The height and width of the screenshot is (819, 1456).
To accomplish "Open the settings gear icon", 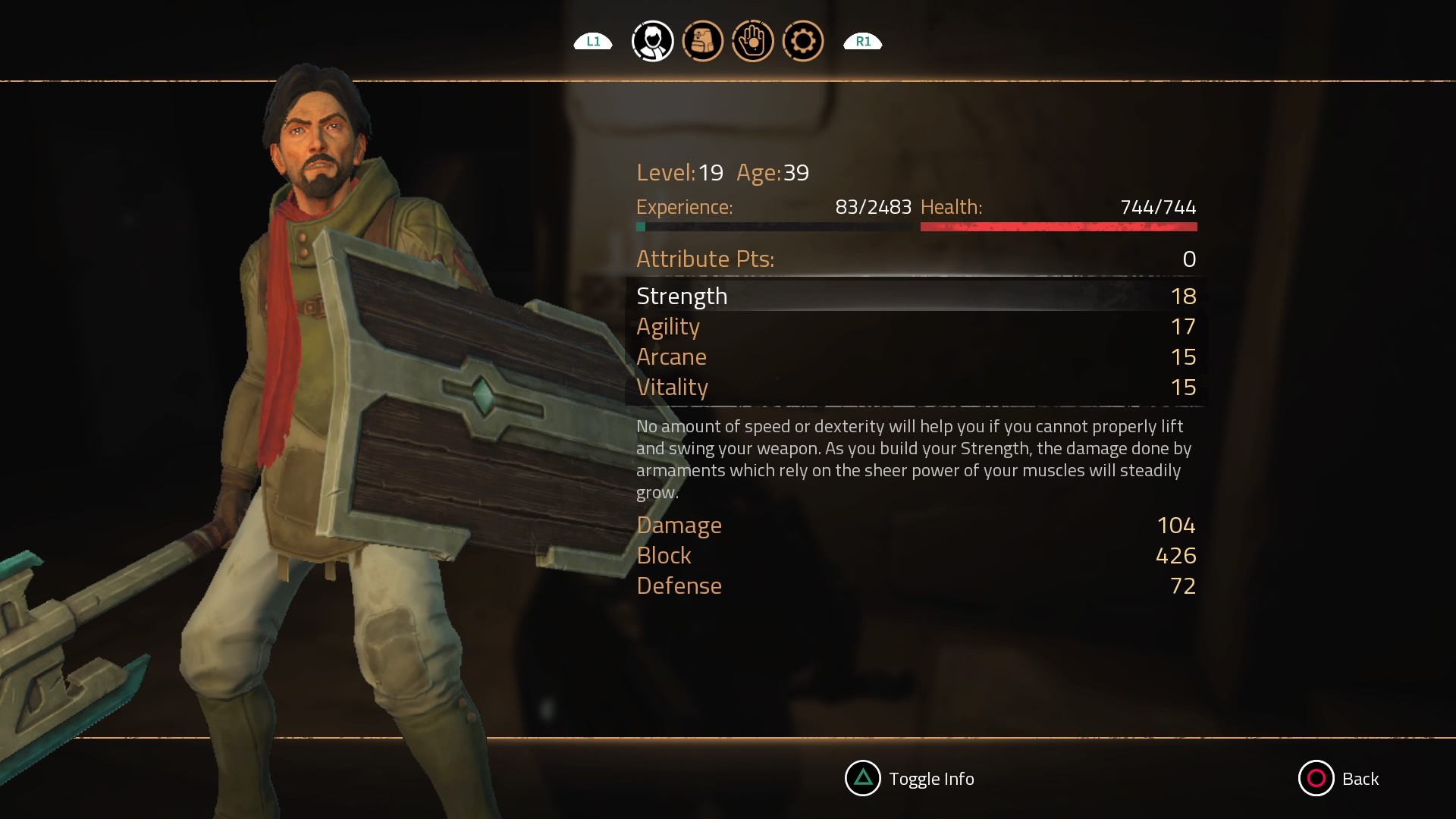I will 802,41.
